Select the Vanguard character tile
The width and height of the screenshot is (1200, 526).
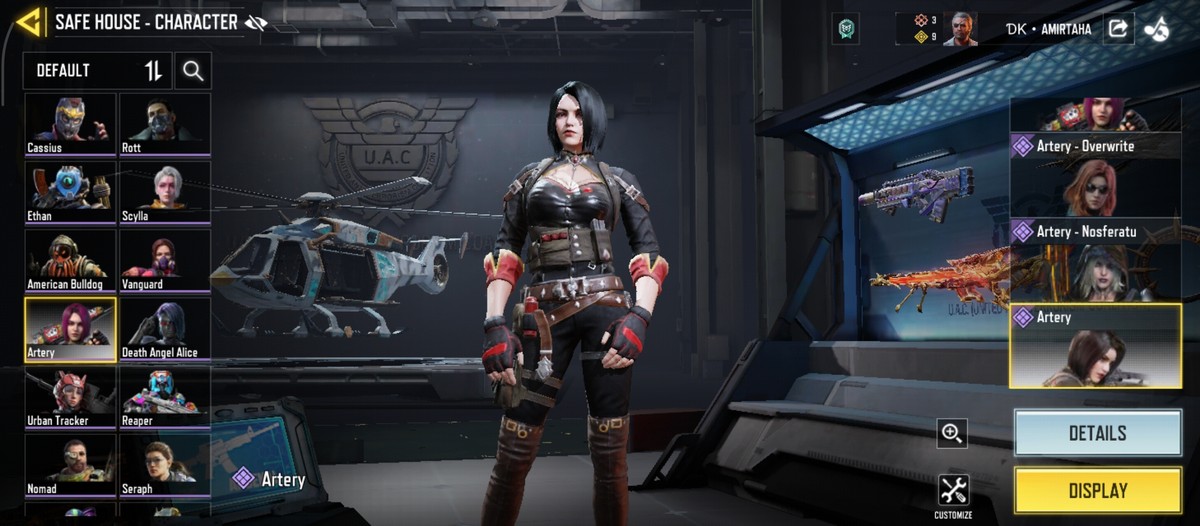[x=165, y=261]
